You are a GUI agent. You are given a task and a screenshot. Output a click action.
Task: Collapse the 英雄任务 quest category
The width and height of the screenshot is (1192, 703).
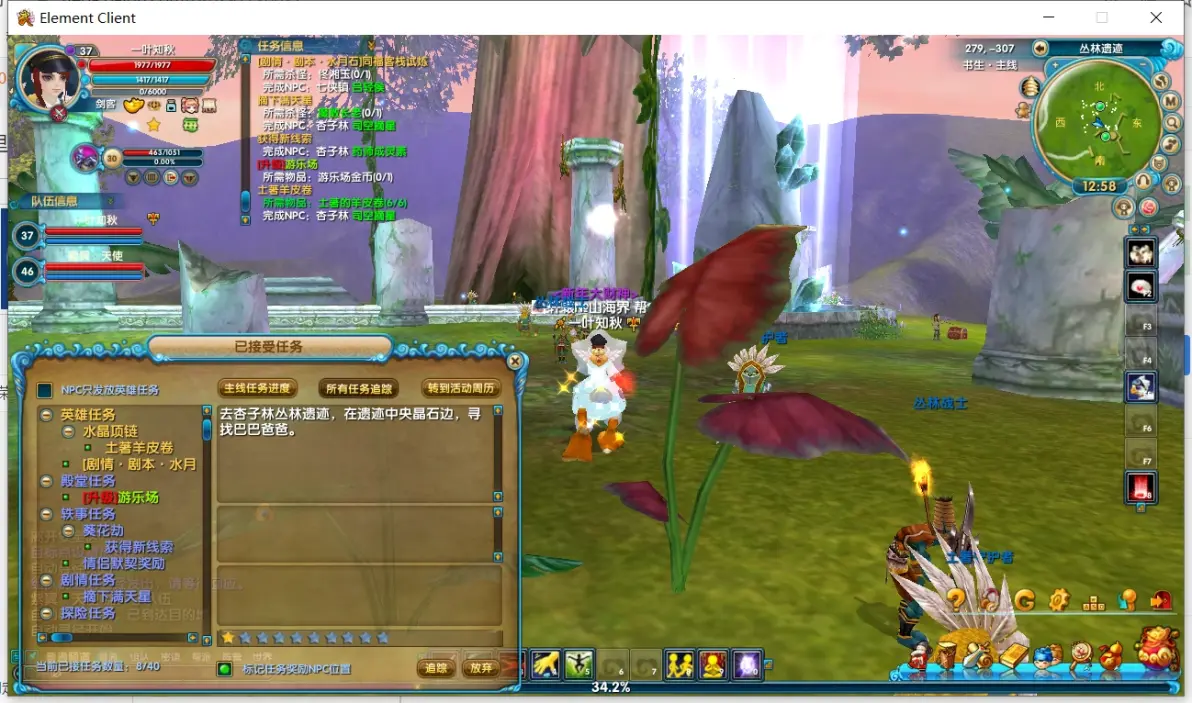click(46, 415)
